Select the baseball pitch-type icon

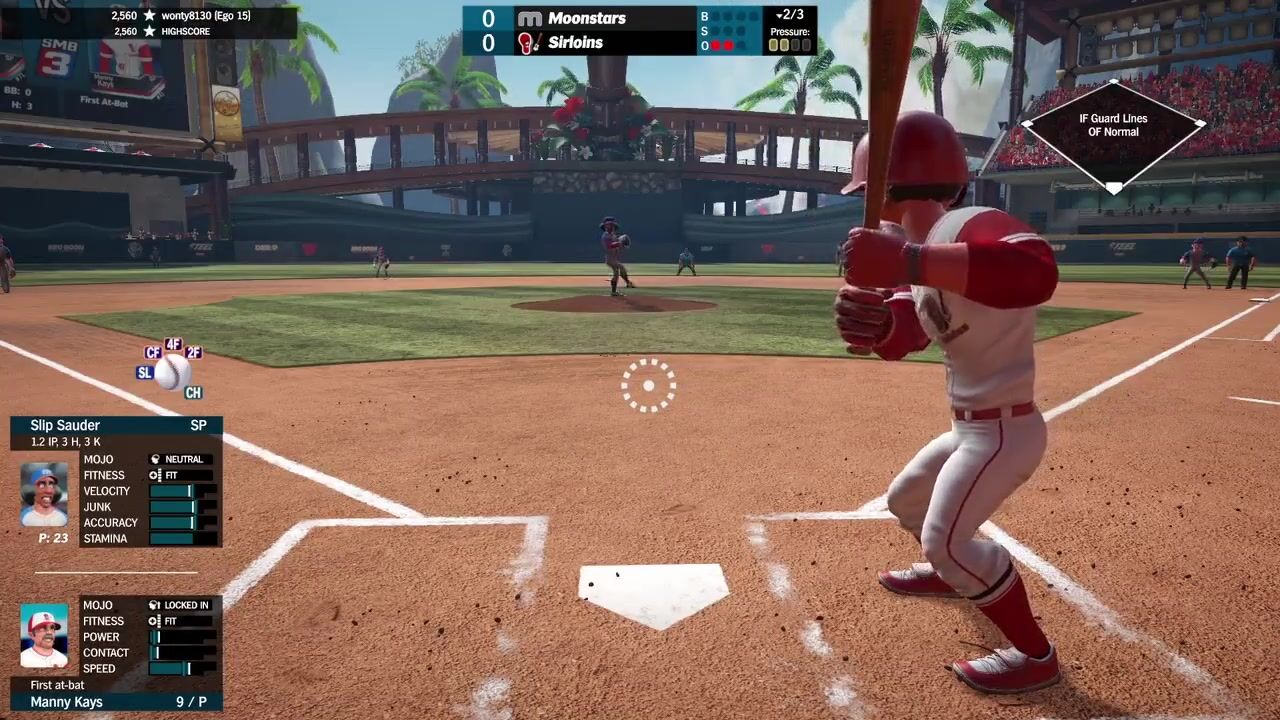pos(172,372)
